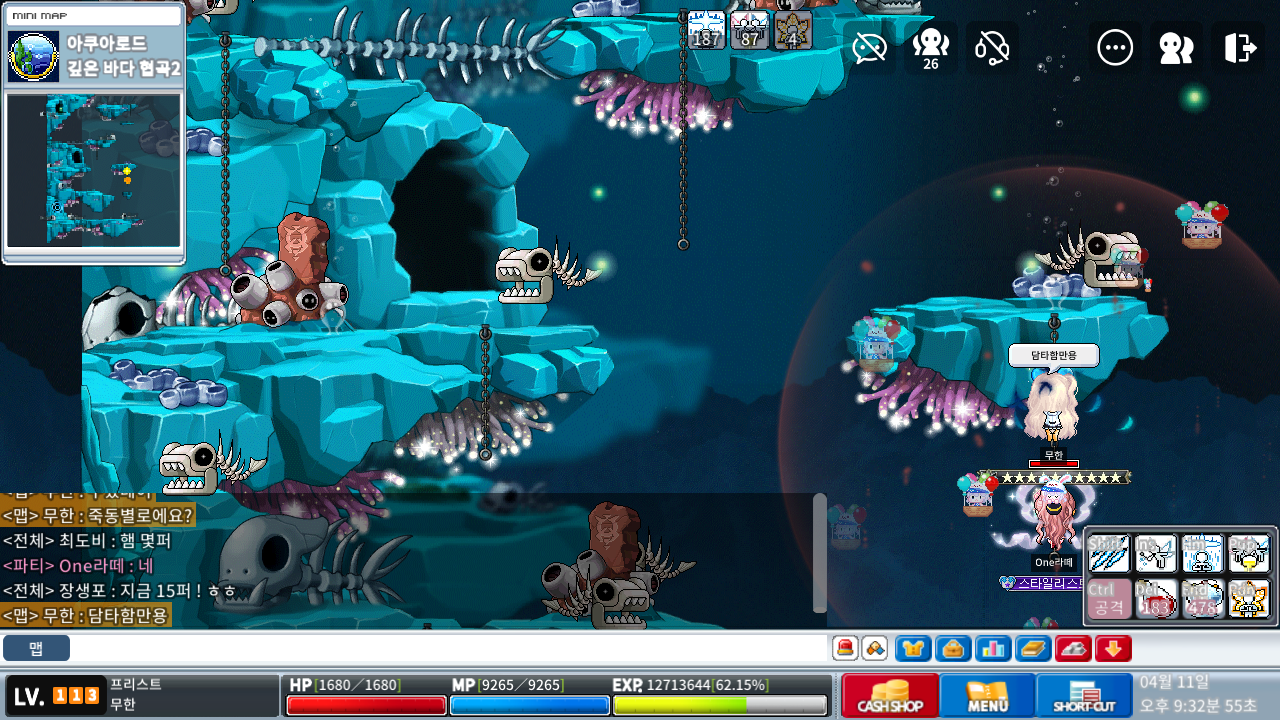Open the equipment window shirt icon

coord(913,648)
